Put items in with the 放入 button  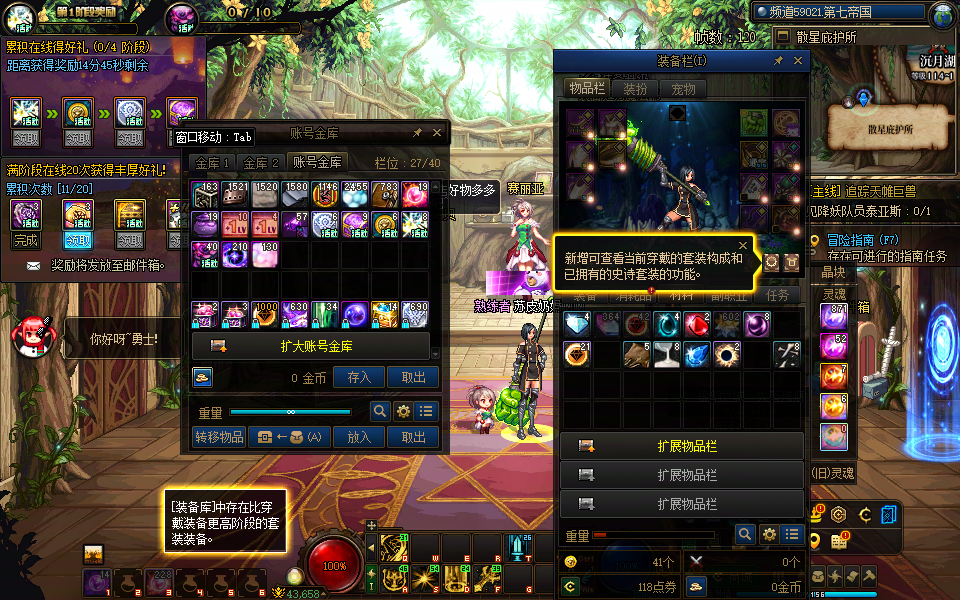coord(359,437)
